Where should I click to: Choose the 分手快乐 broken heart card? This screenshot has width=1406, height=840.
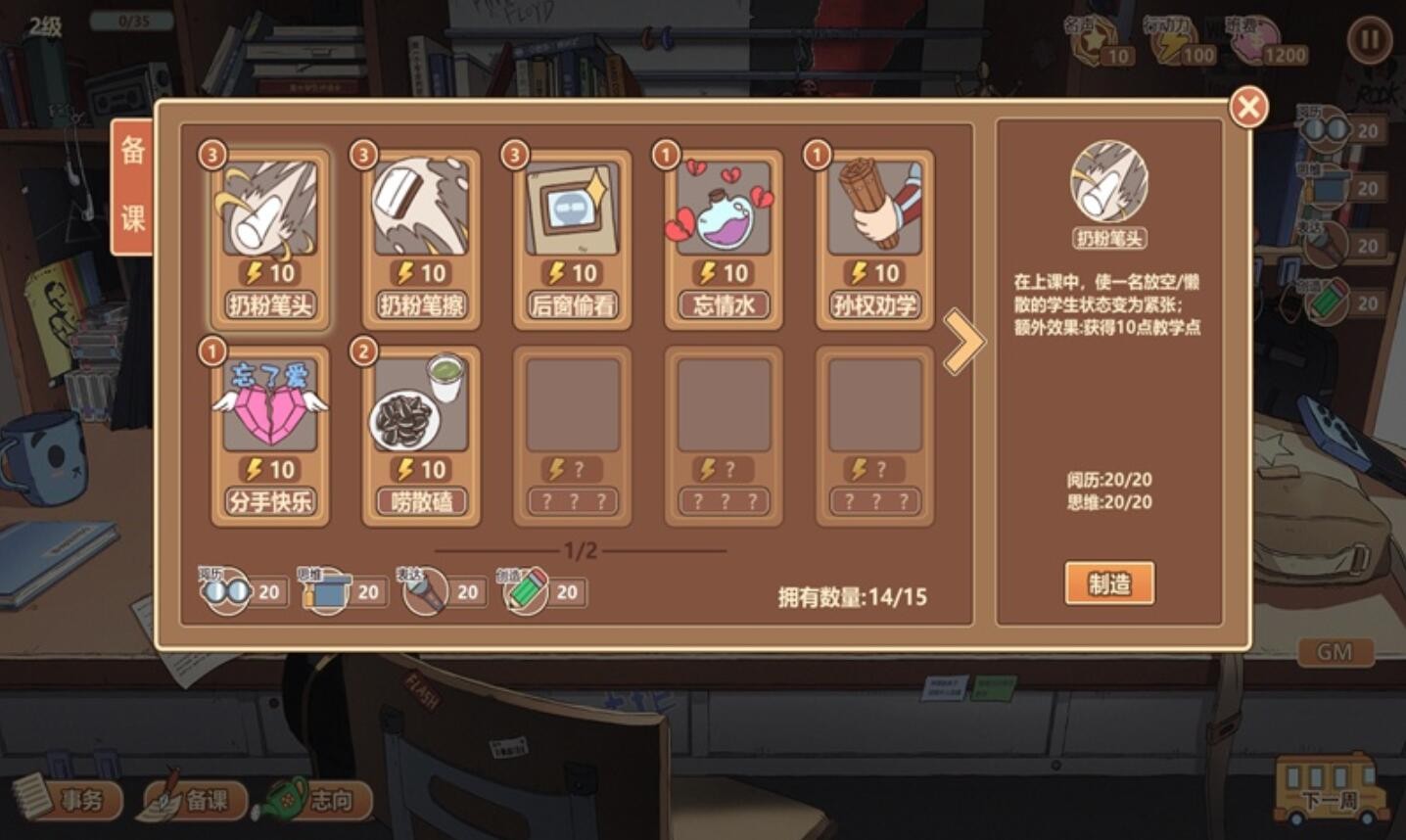(269, 436)
